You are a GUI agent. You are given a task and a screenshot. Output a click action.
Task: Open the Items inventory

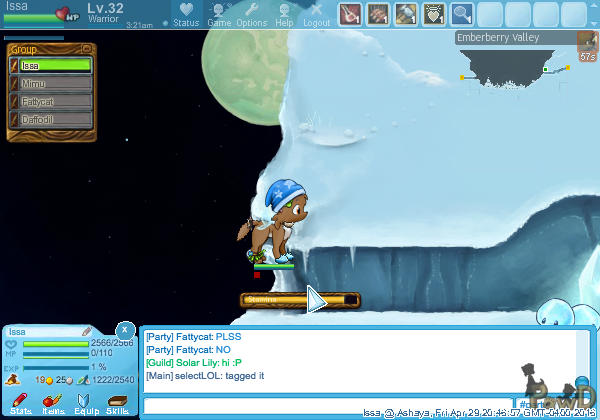tap(54, 403)
